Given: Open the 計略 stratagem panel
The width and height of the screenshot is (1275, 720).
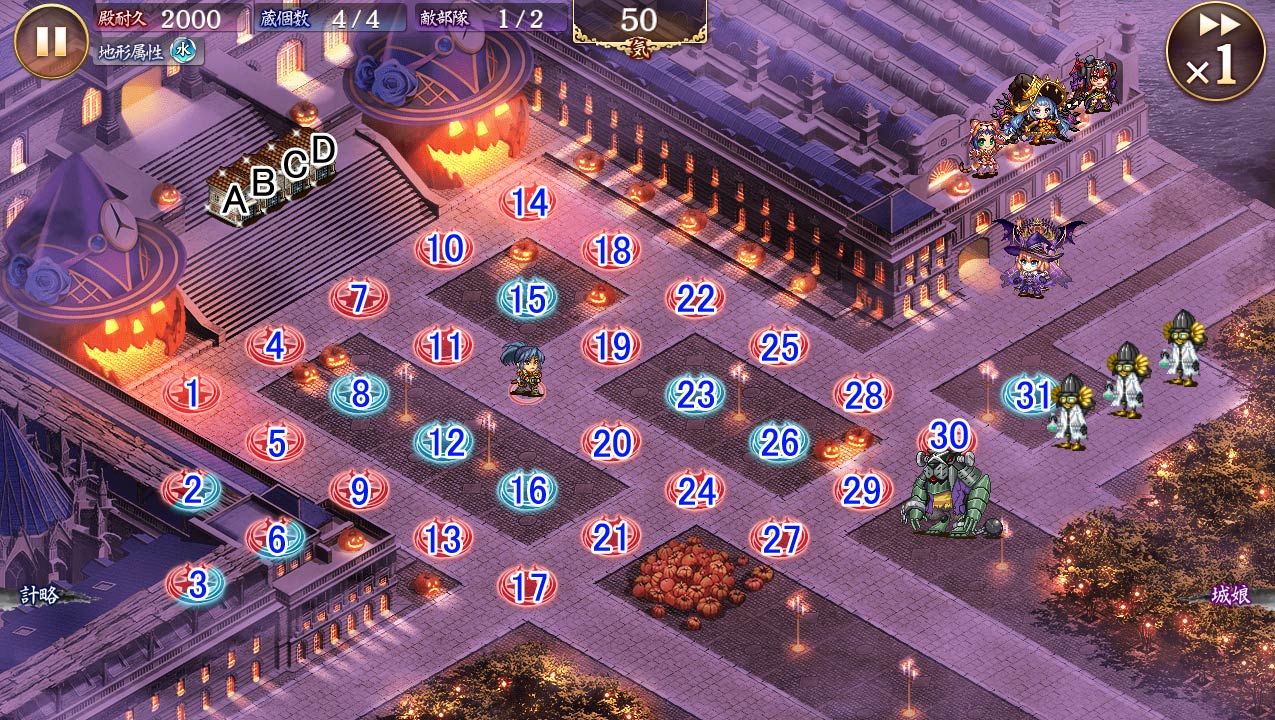Looking at the screenshot, I should [x=40, y=596].
